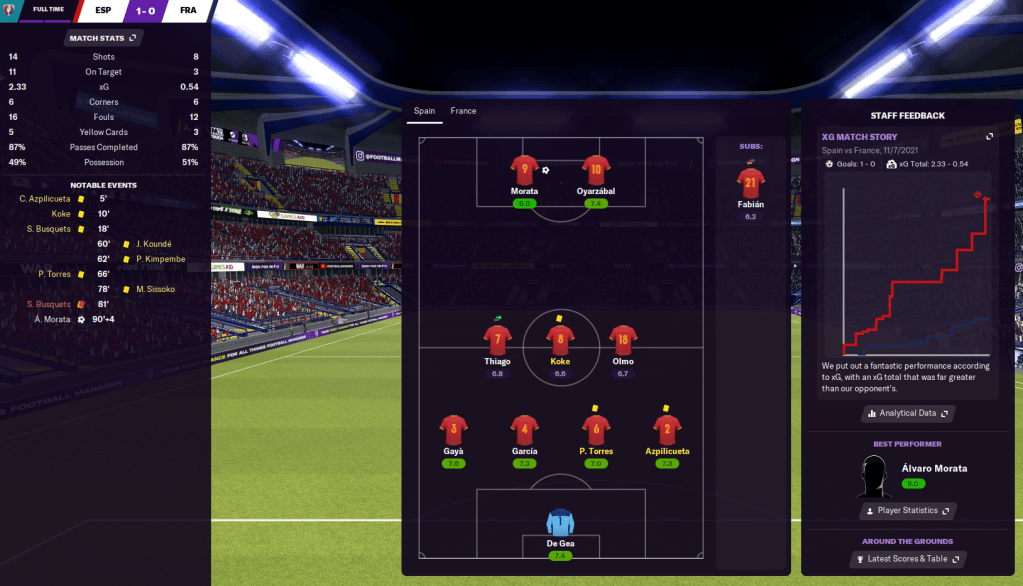Click Olmo's number 18 shirt

[623, 341]
